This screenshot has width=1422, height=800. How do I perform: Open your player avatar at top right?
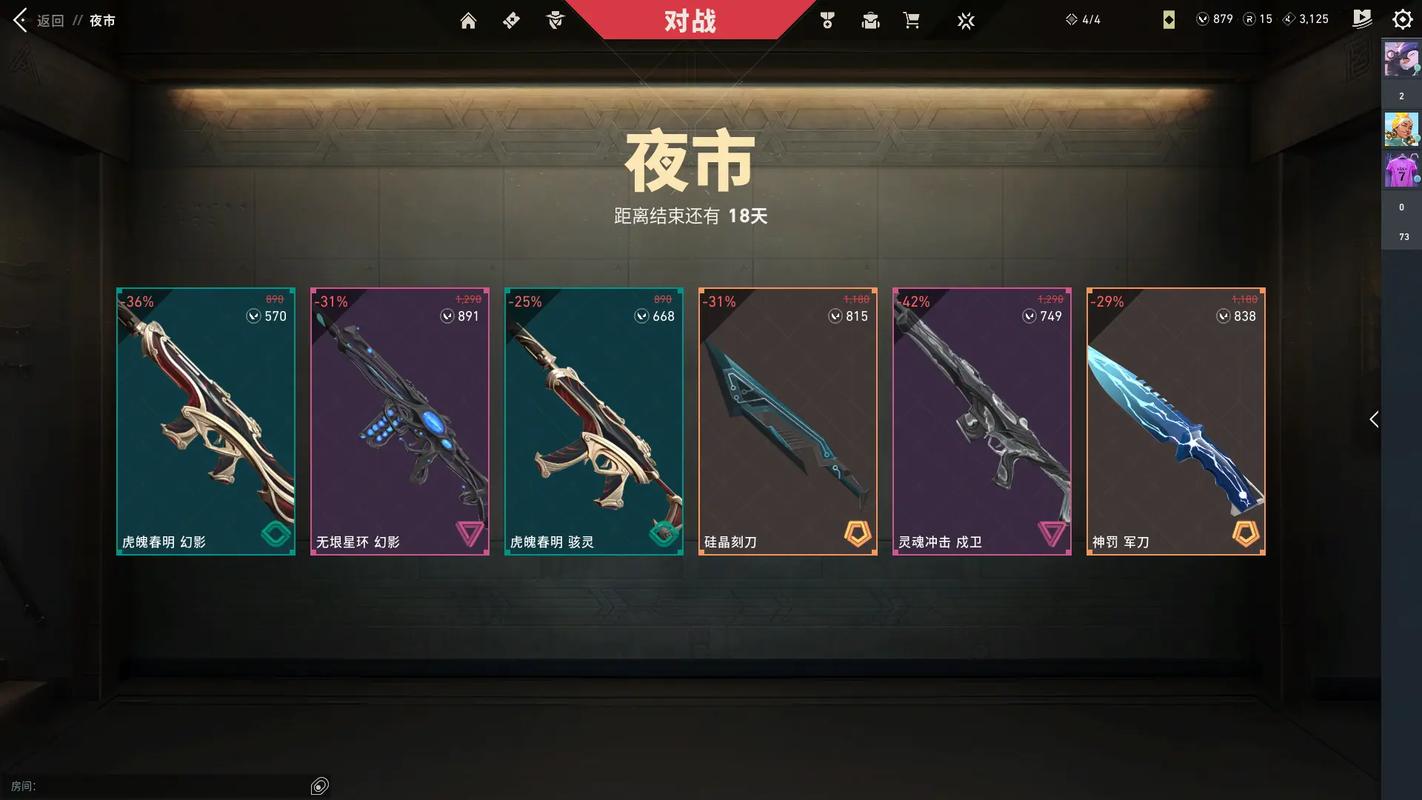point(1401,60)
